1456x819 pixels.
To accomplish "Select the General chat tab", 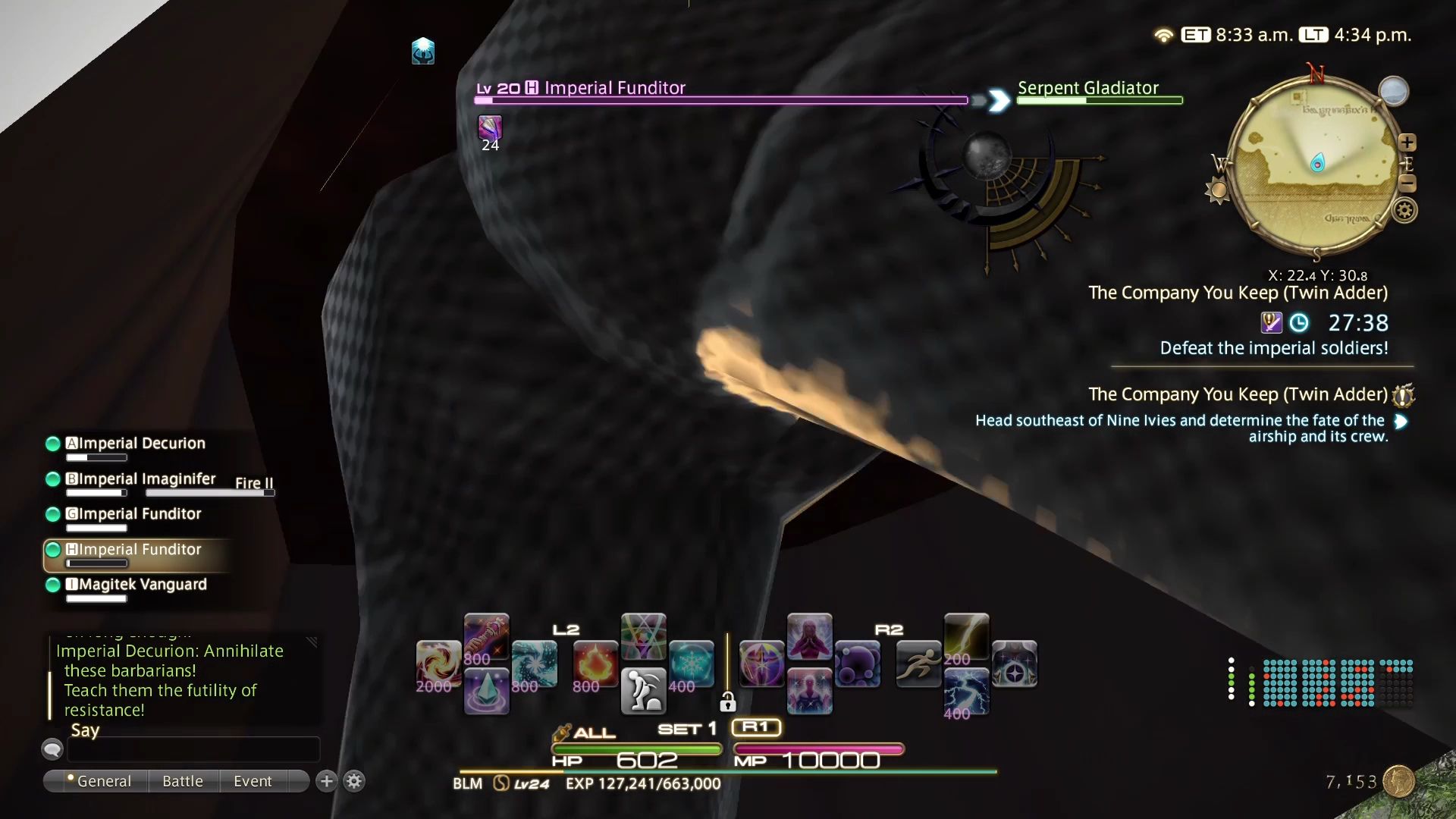I will click(104, 781).
